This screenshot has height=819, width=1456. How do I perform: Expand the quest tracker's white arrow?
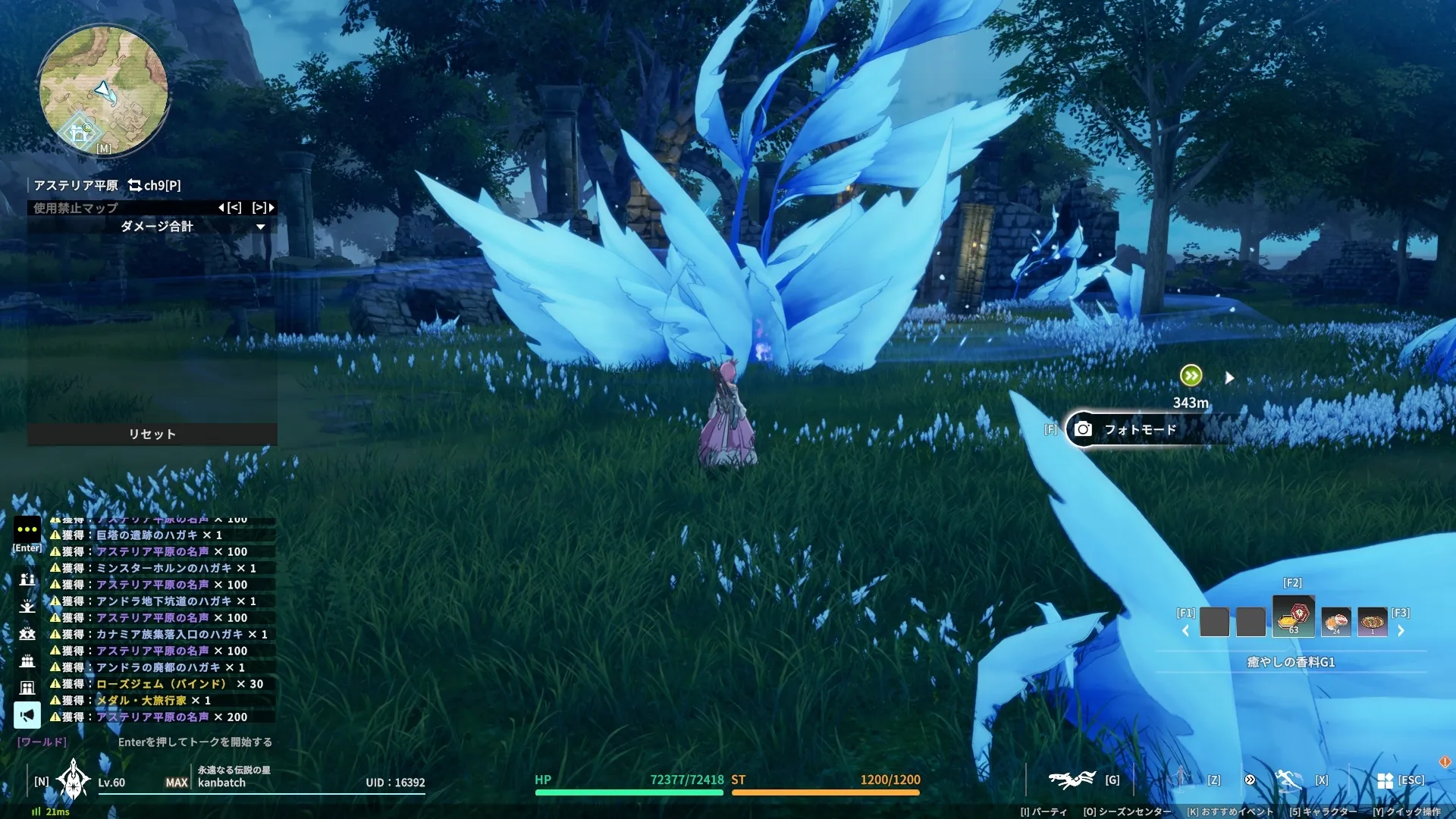click(x=1229, y=378)
